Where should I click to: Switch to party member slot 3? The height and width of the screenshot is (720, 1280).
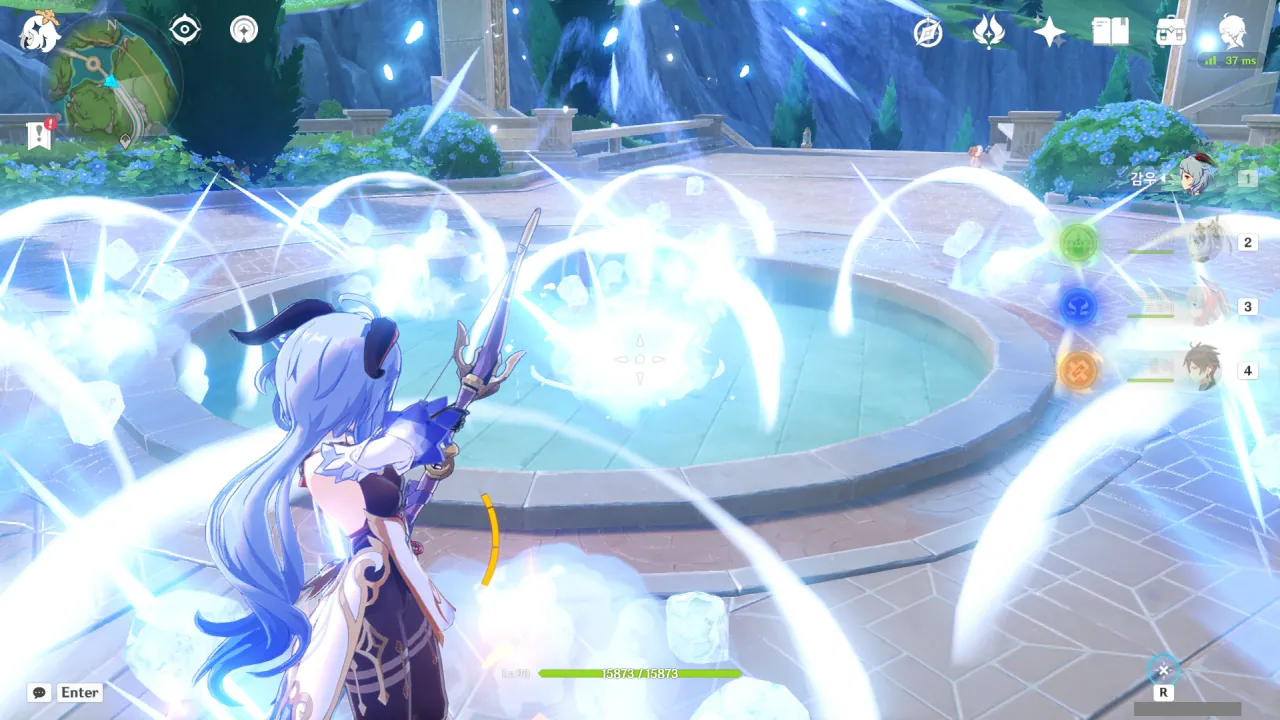click(1207, 306)
